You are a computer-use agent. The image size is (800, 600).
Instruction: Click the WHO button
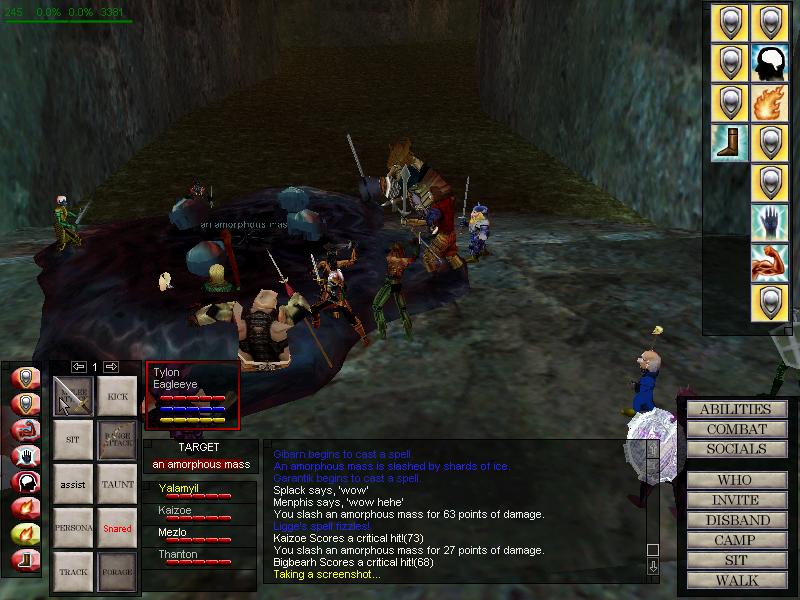[735, 480]
